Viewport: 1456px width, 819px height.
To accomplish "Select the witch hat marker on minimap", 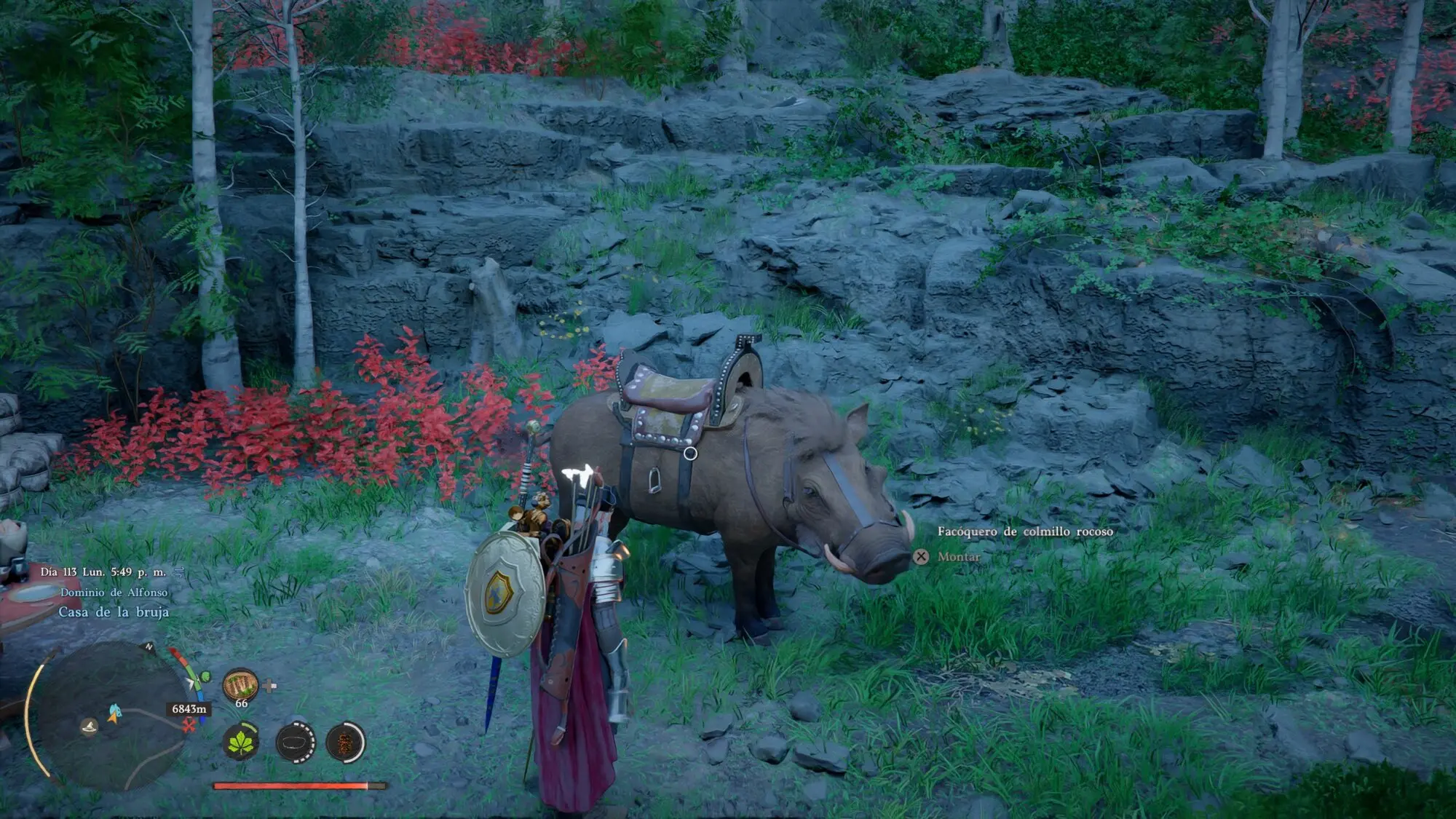I will pos(89,727).
